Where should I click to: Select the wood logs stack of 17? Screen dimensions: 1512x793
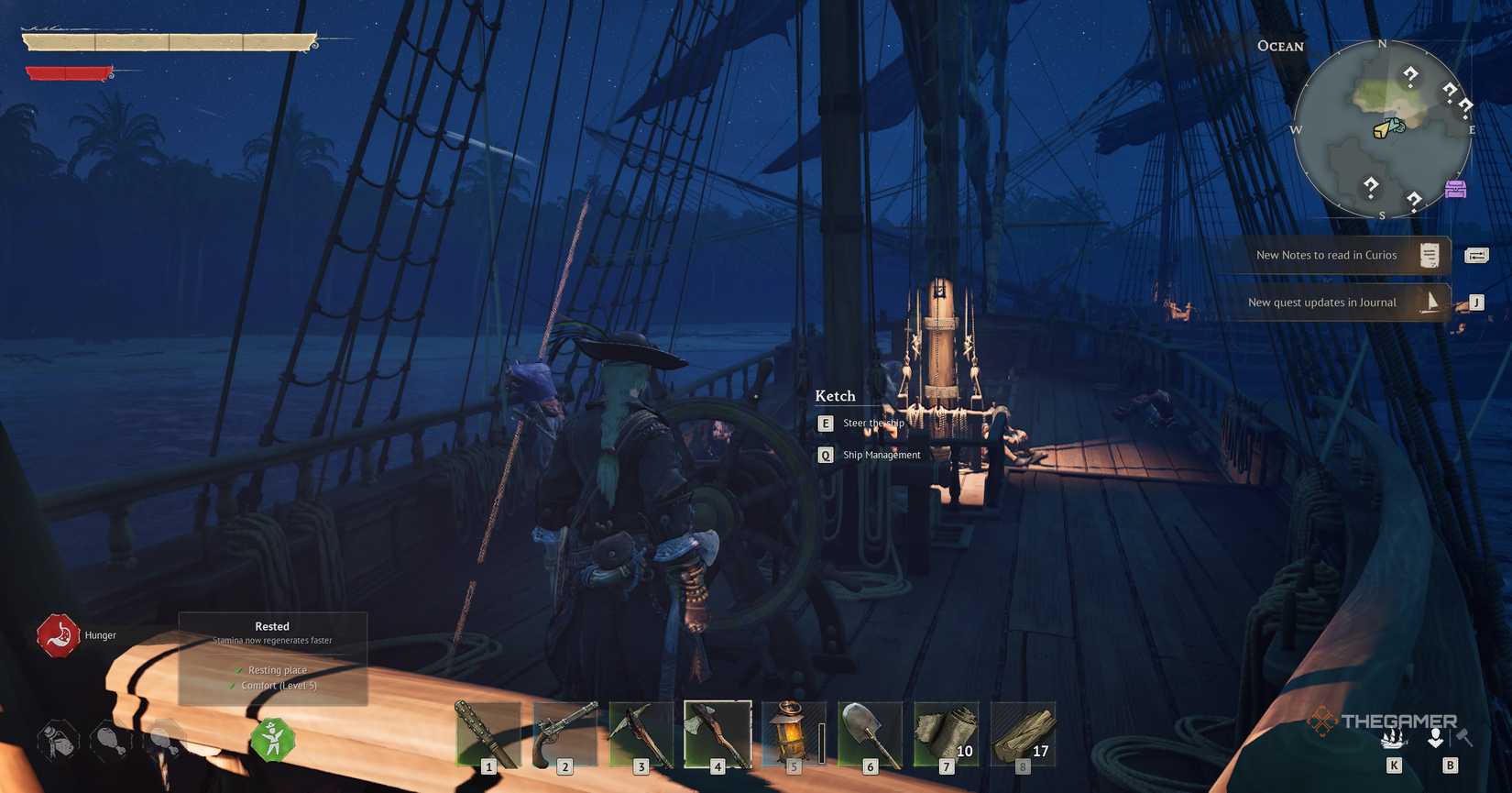point(1022,733)
